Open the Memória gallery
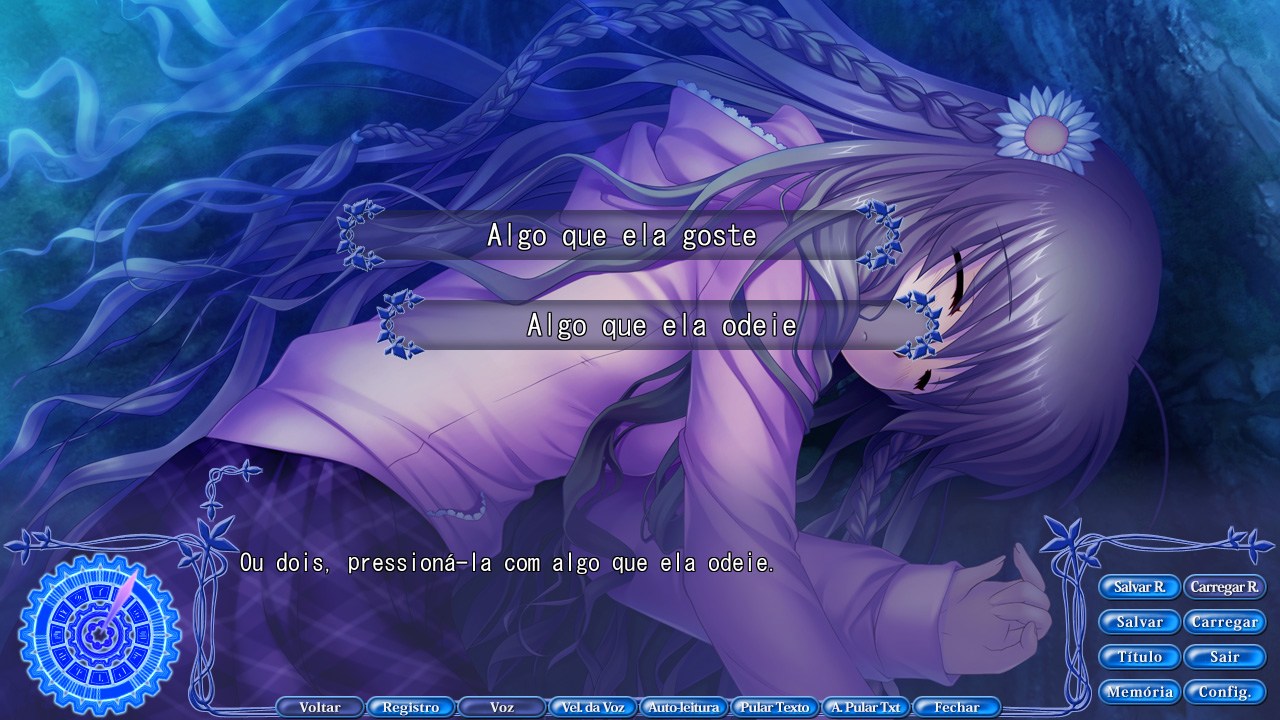 (1139, 691)
